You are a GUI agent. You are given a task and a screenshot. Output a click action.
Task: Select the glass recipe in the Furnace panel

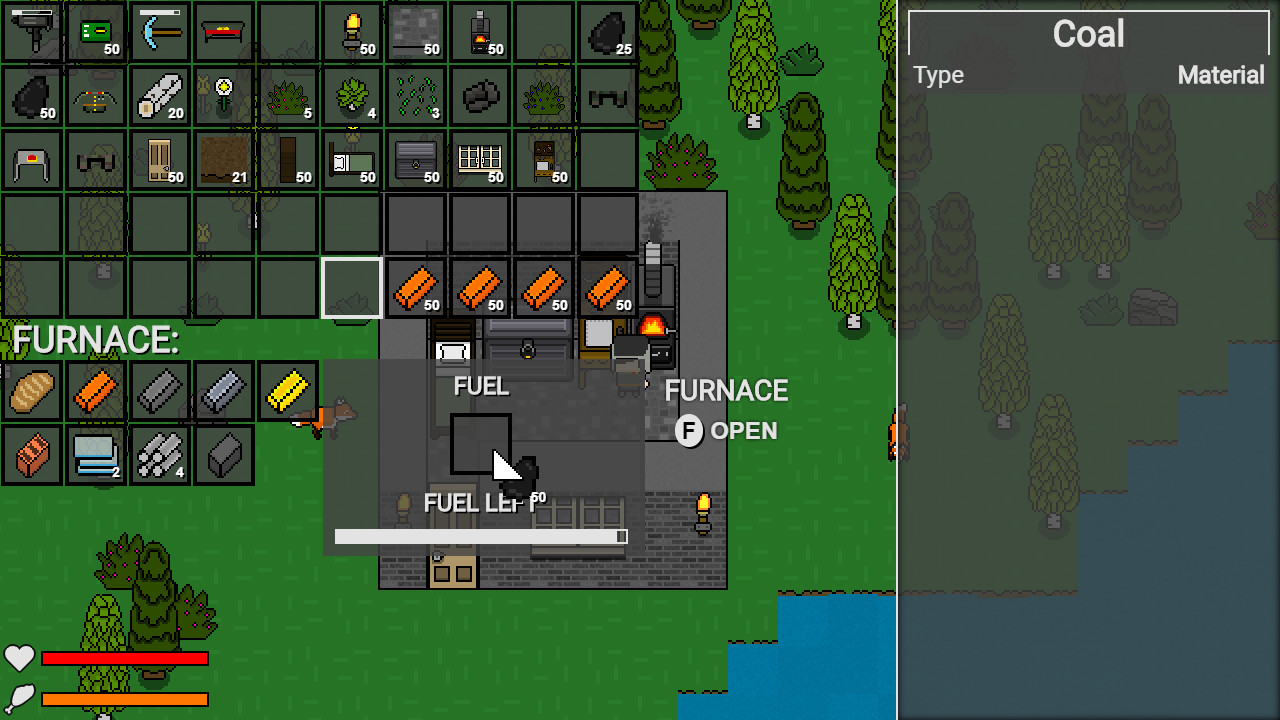pos(96,455)
